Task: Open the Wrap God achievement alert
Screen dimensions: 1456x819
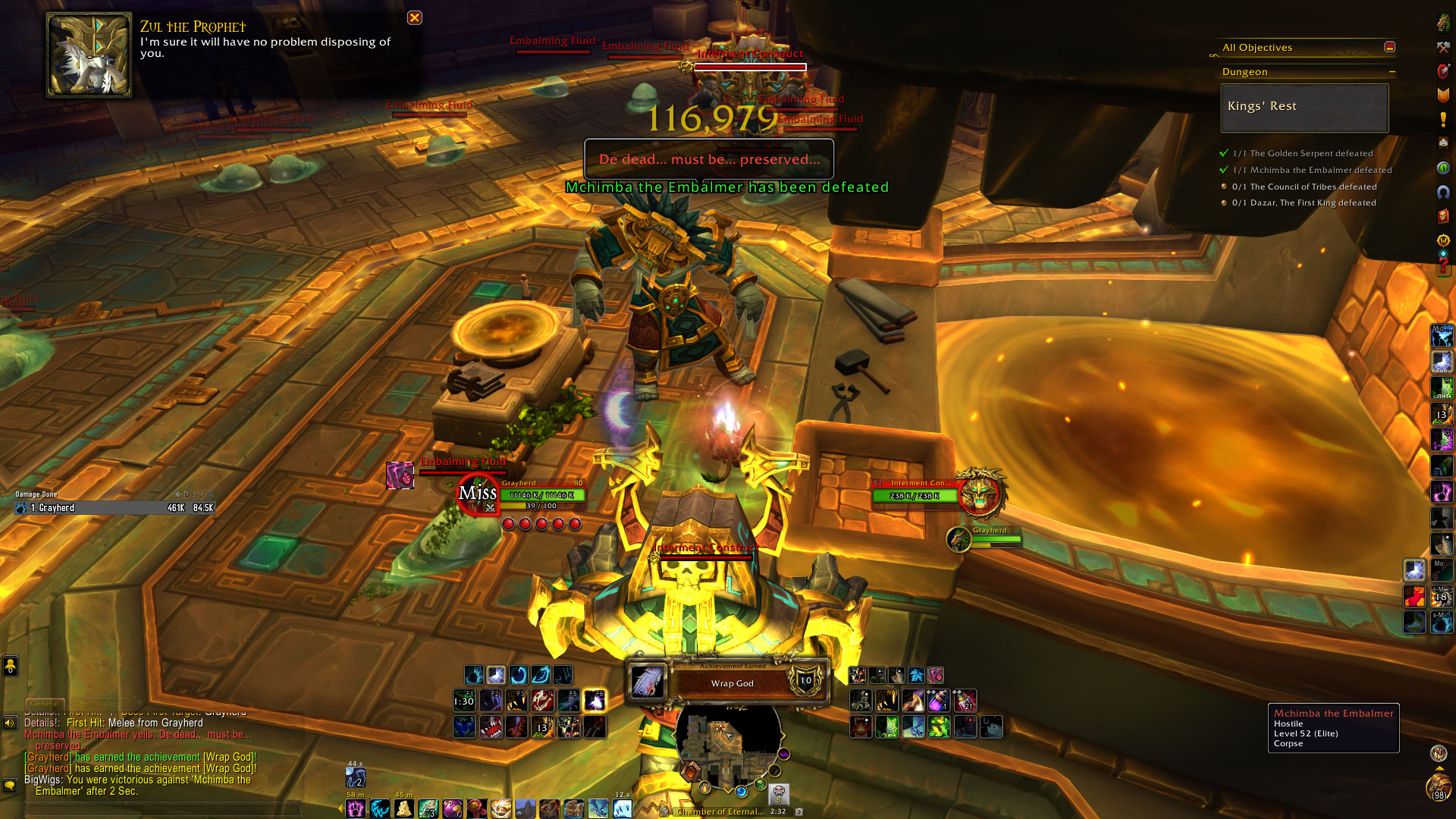Action: pyautogui.click(x=731, y=682)
